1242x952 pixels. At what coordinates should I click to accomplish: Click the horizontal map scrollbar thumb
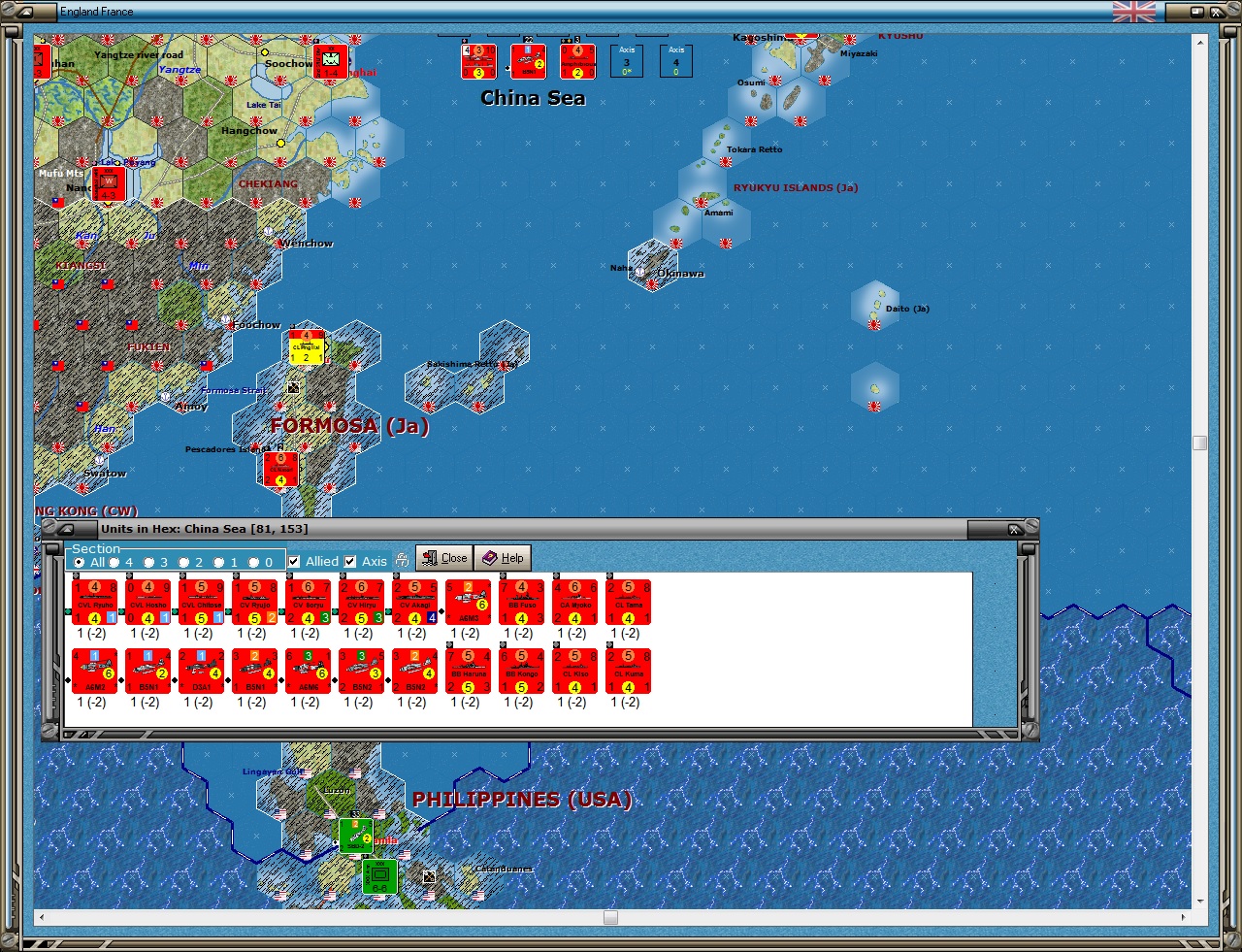point(608,917)
